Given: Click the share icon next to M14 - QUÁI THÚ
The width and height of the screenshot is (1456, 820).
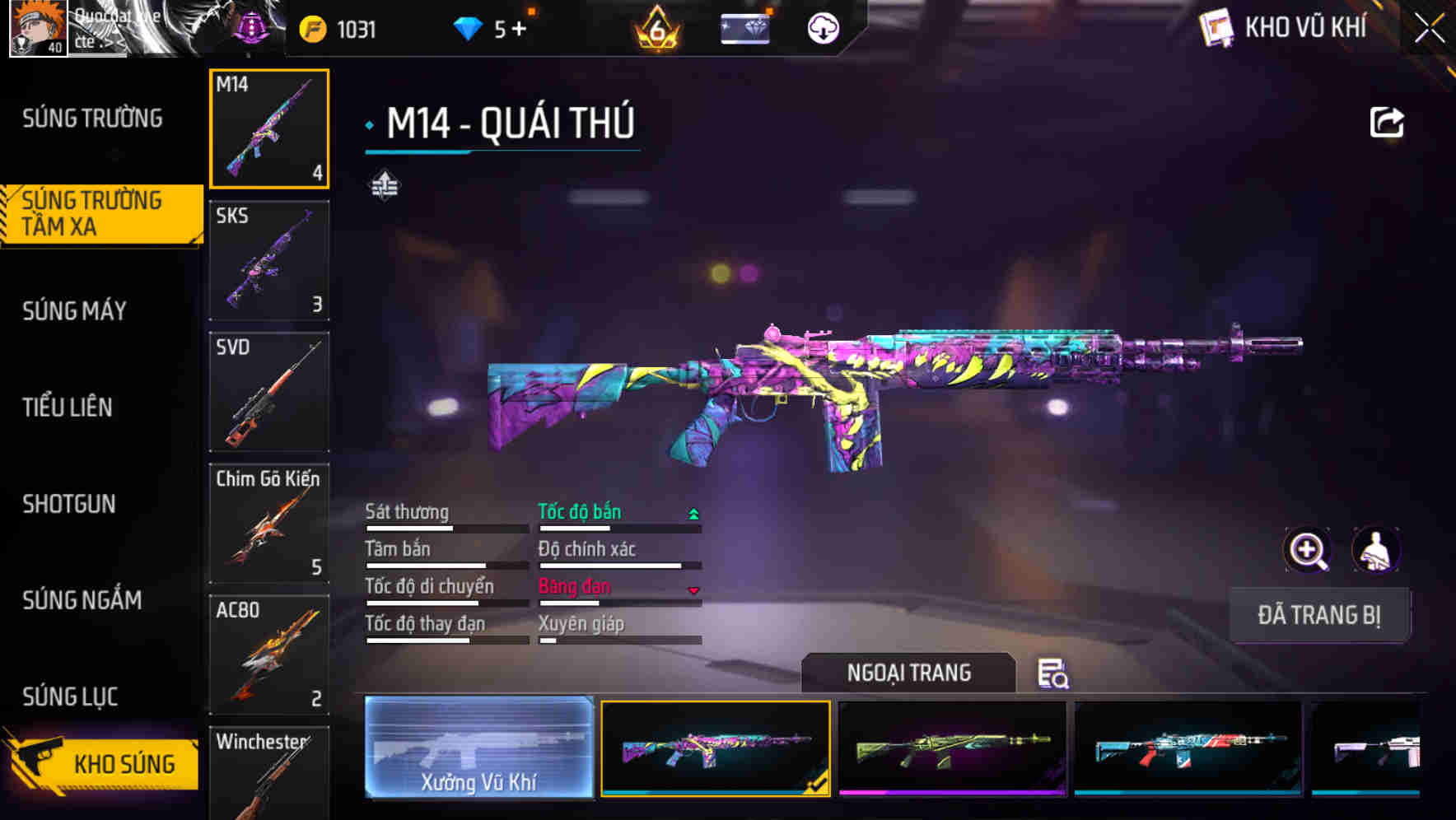Looking at the screenshot, I should click(x=1387, y=122).
